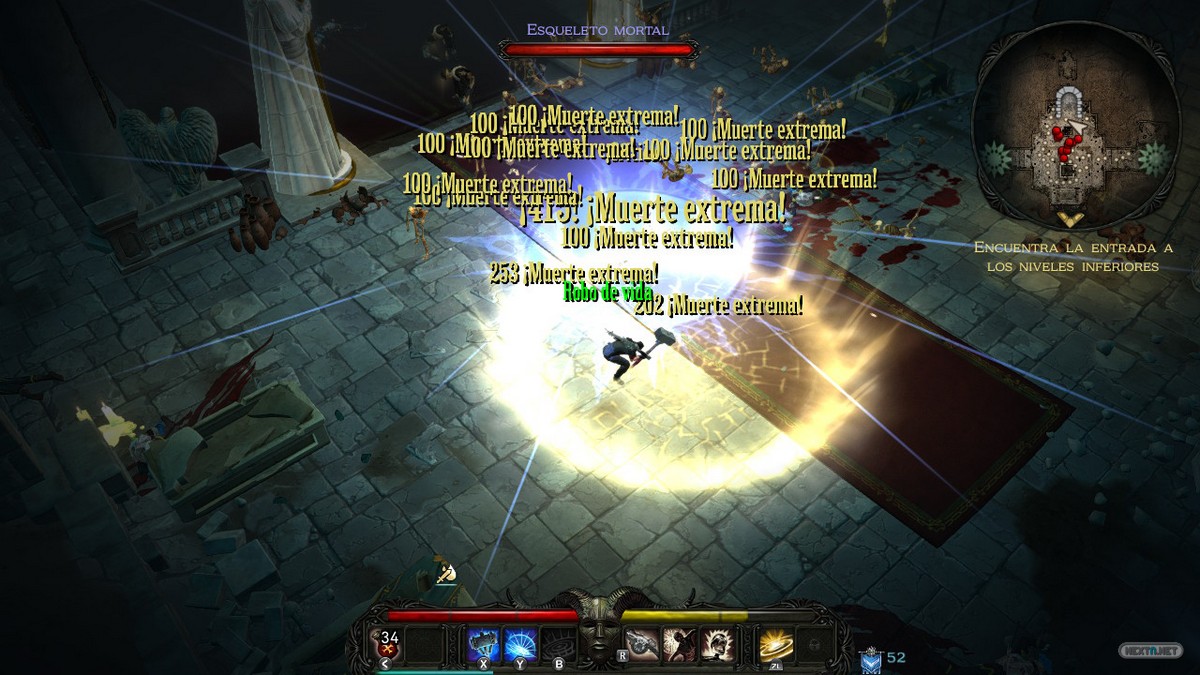Click the green star marker left of minimap

pyautogui.click(x=994, y=158)
